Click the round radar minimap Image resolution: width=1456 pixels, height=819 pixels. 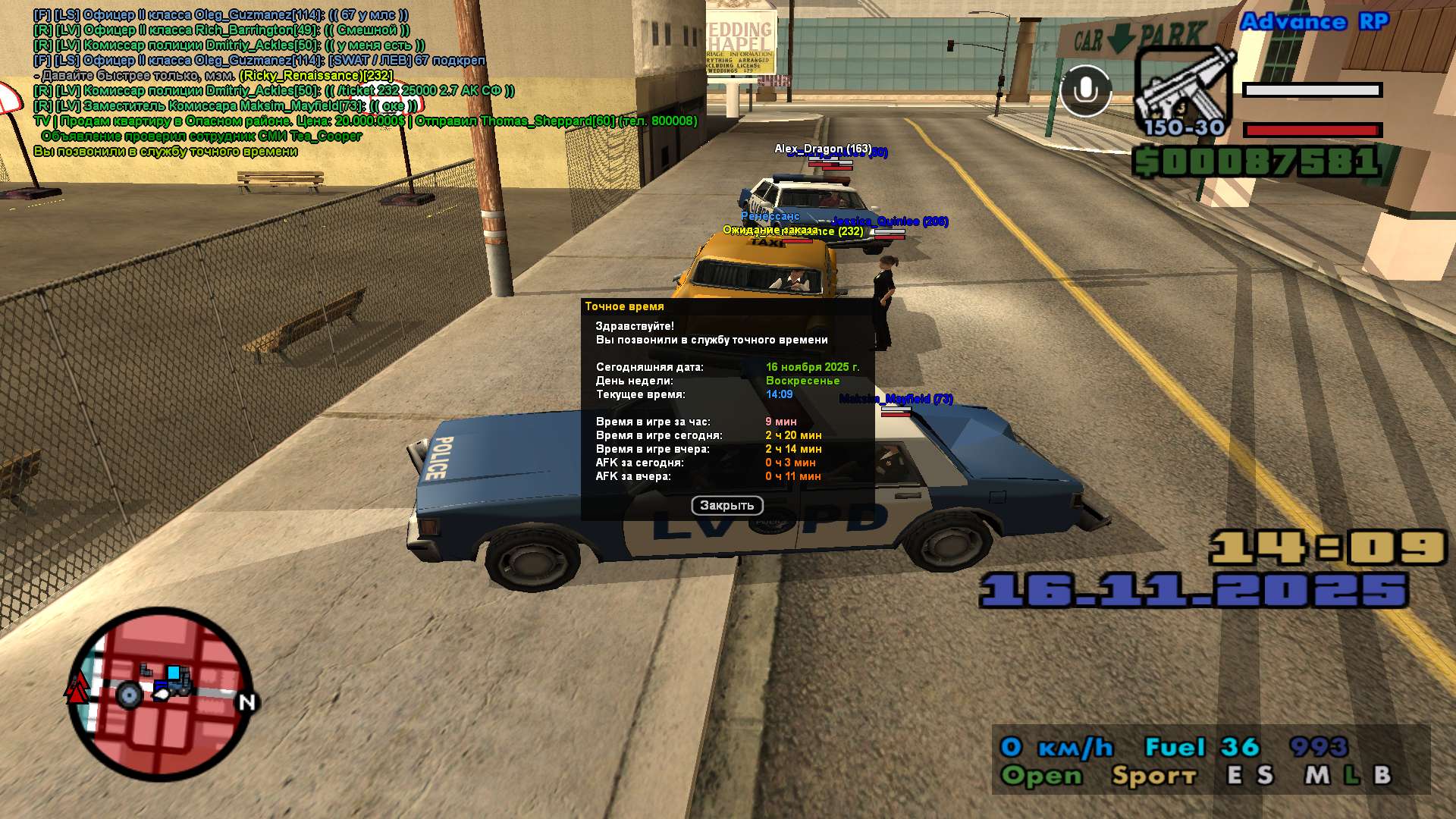point(161,693)
